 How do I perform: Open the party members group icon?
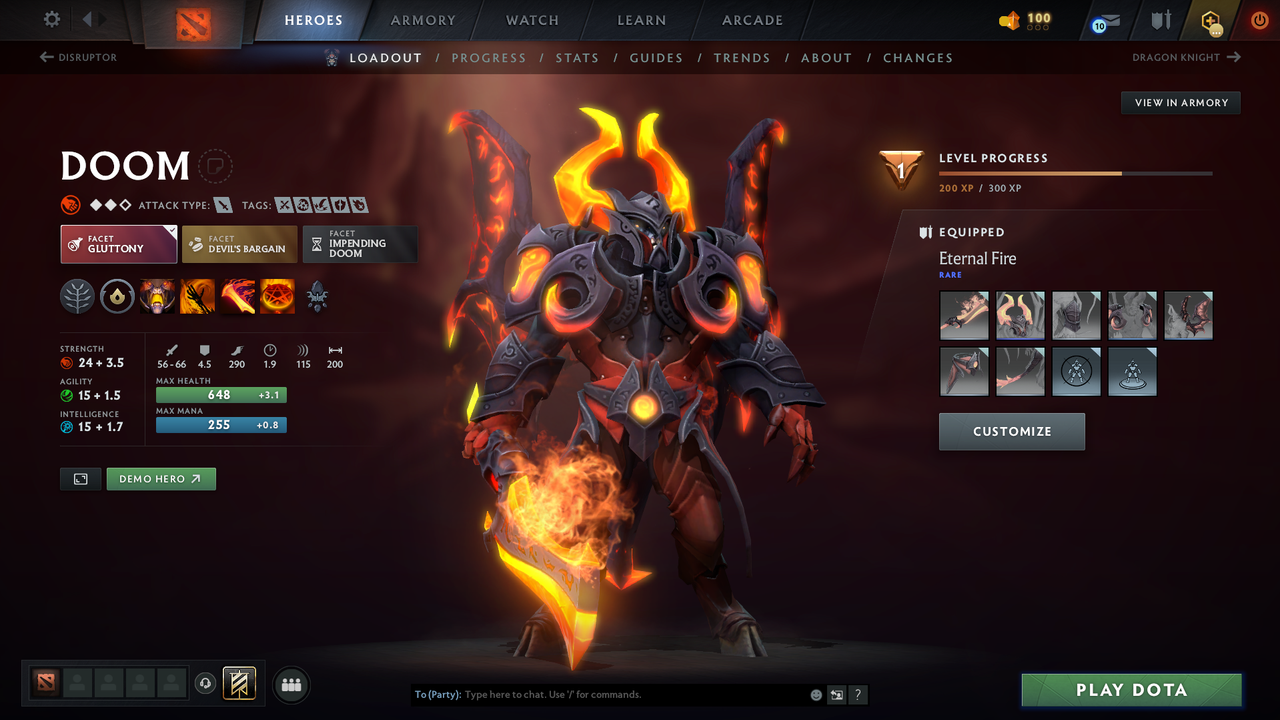[x=291, y=684]
